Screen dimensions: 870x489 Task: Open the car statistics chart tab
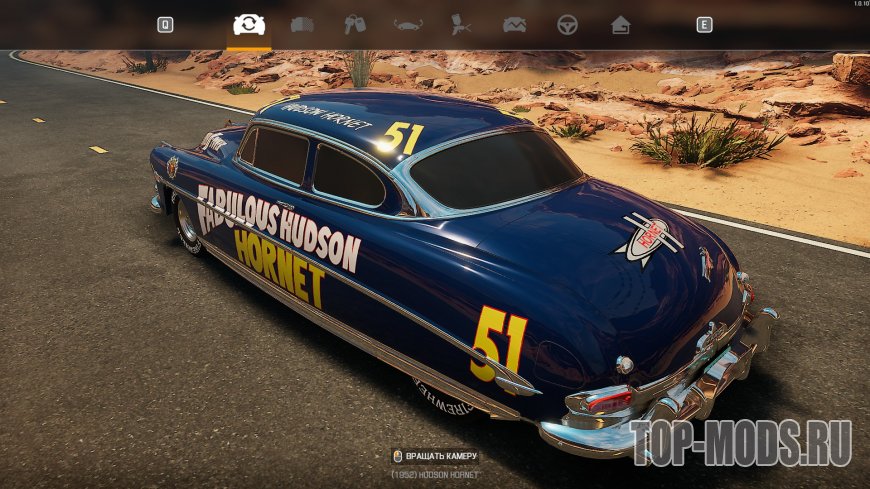pyautogui.click(x=515, y=25)
